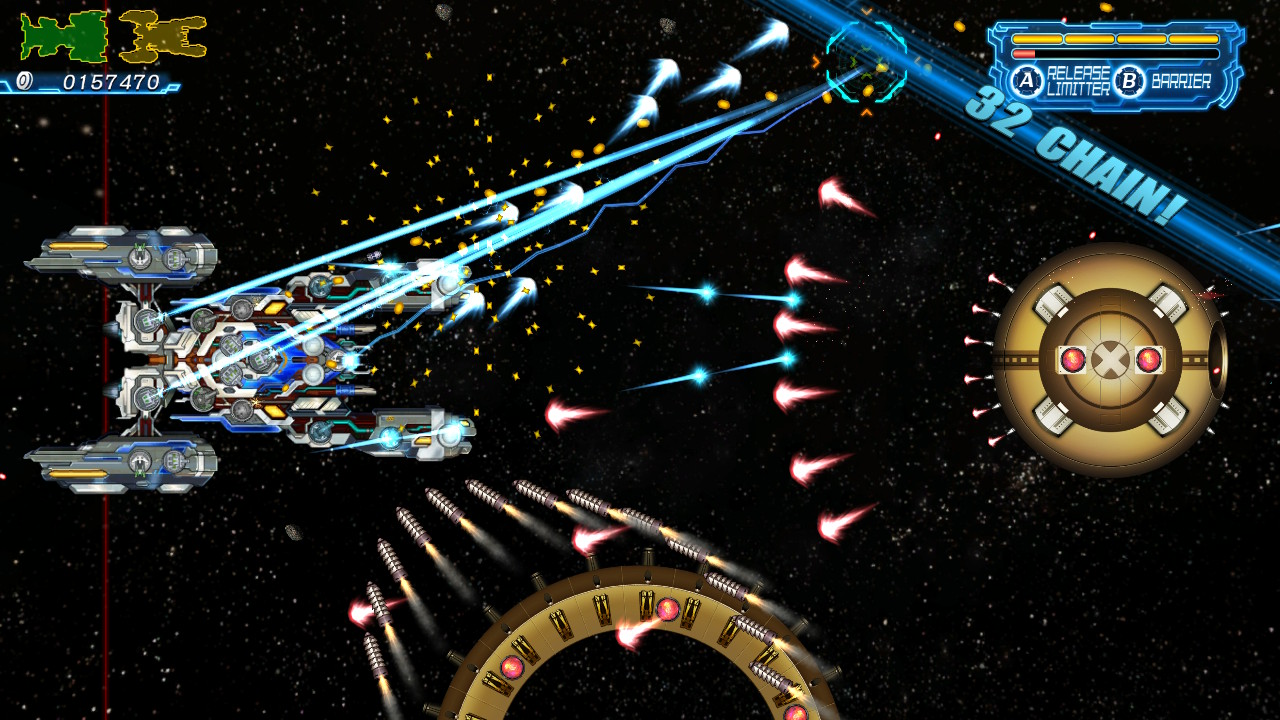Toggle the Release Limiter ability
This screenshot has width=1280, height=720.
tap(1027, 79)
